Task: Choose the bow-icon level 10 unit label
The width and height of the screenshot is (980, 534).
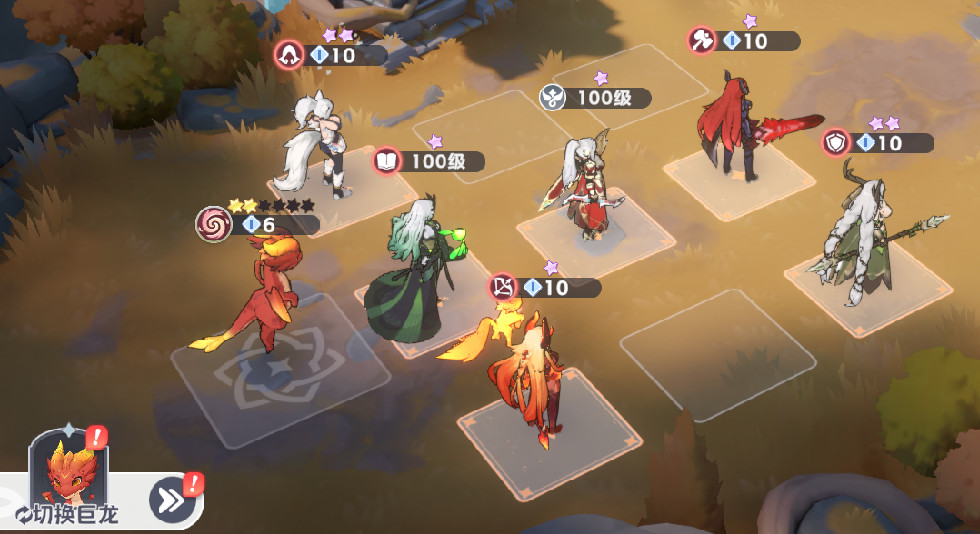Action: (546, 288)
